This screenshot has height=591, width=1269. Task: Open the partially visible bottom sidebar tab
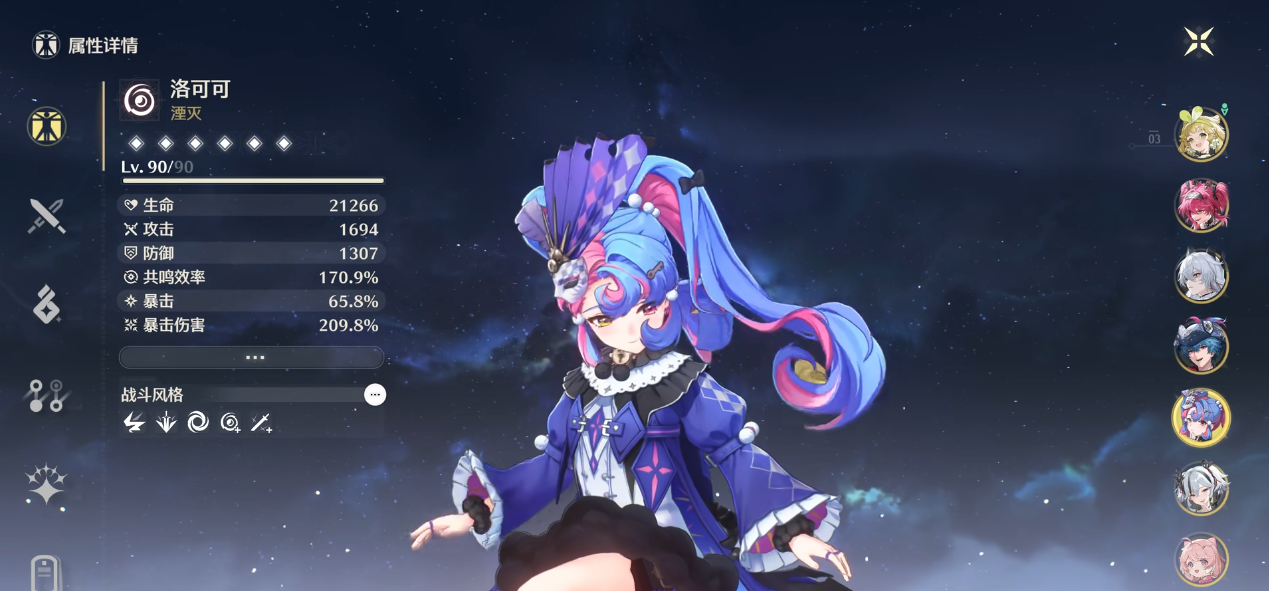pyautogui.click(x=46, y=573)
